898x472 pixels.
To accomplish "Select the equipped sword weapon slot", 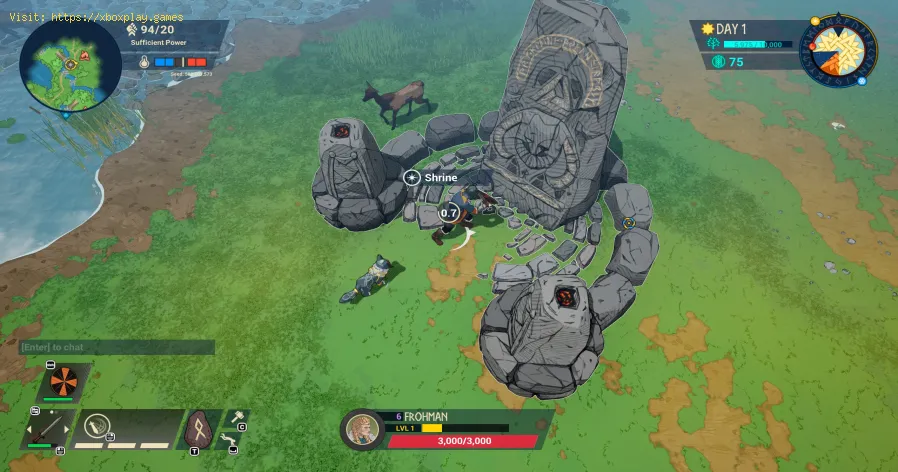I will pyautogui.click(x=45, y=426).
